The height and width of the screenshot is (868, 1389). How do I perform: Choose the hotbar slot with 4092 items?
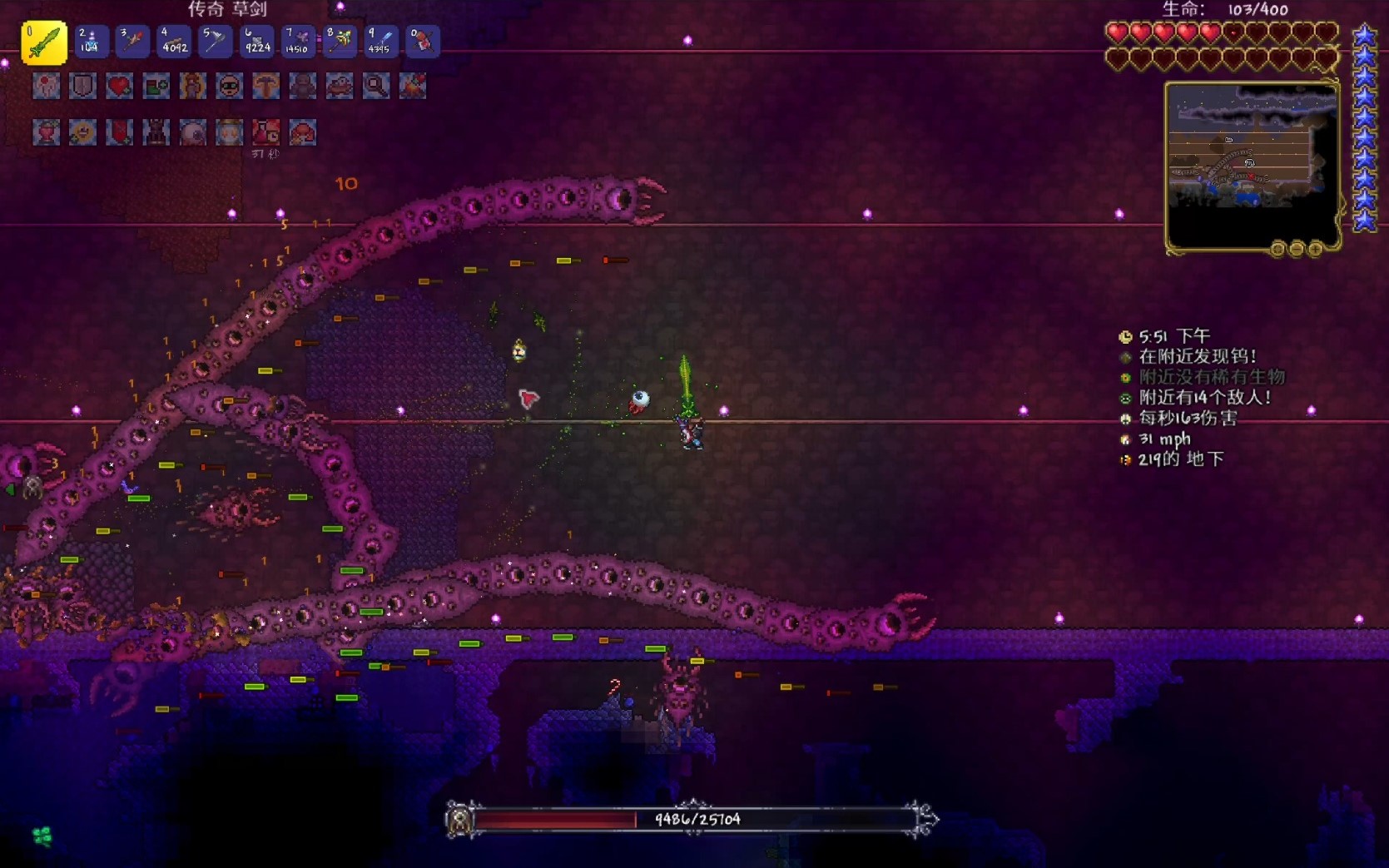174,42
